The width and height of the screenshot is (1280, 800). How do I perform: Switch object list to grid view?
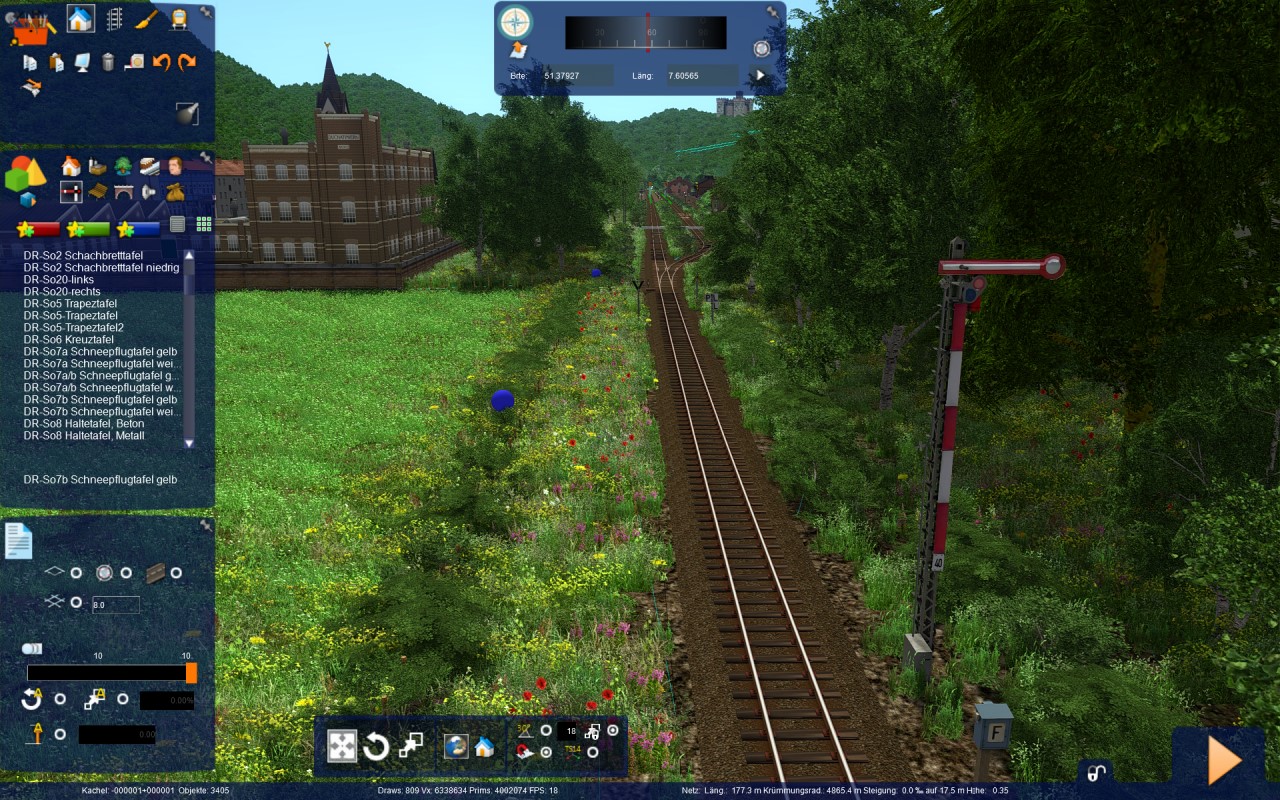coord(204,224)
